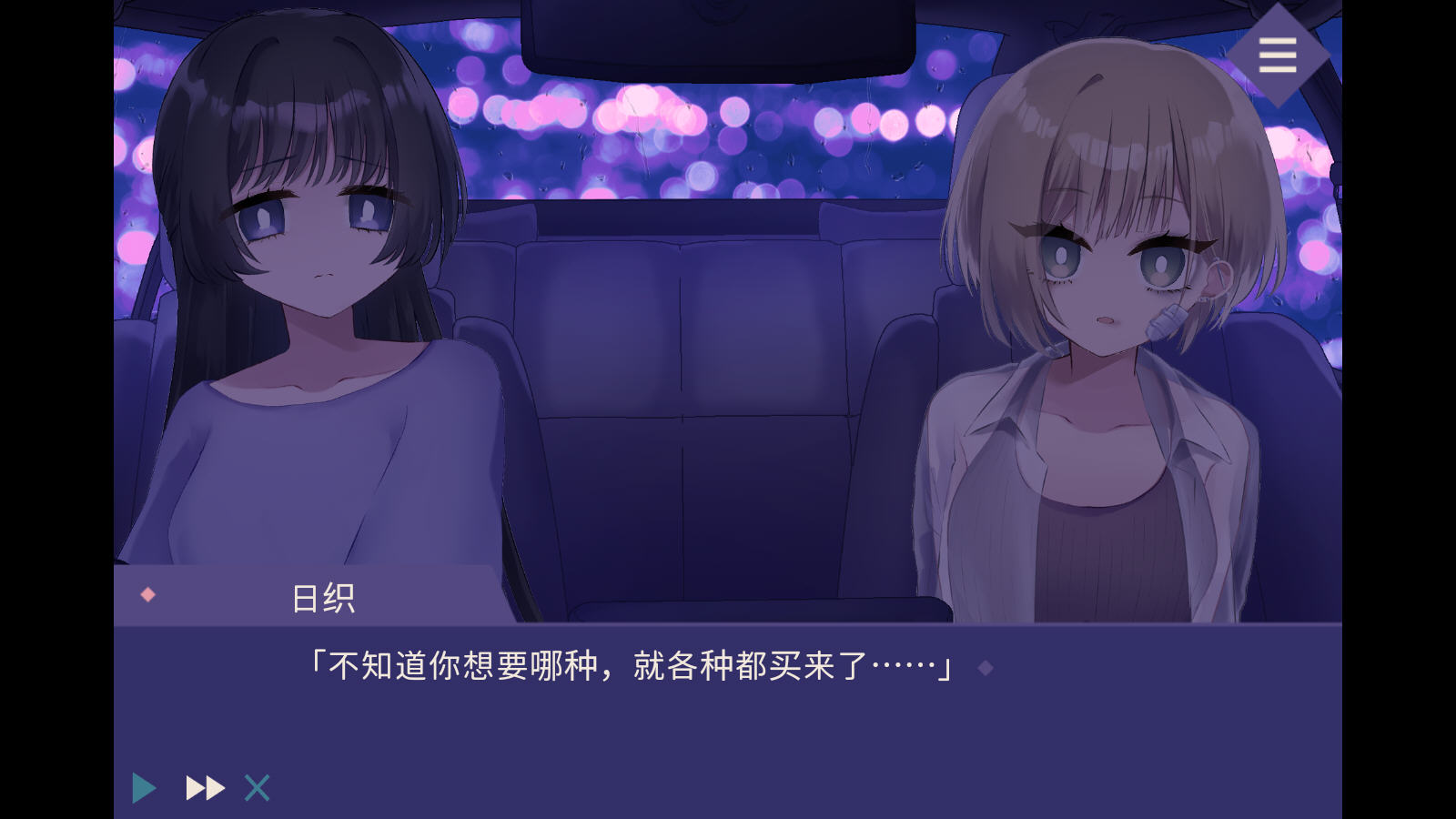Hide the dialogue box using the X icon
This screenshot has width=1456, height=819.
point(256,786)
